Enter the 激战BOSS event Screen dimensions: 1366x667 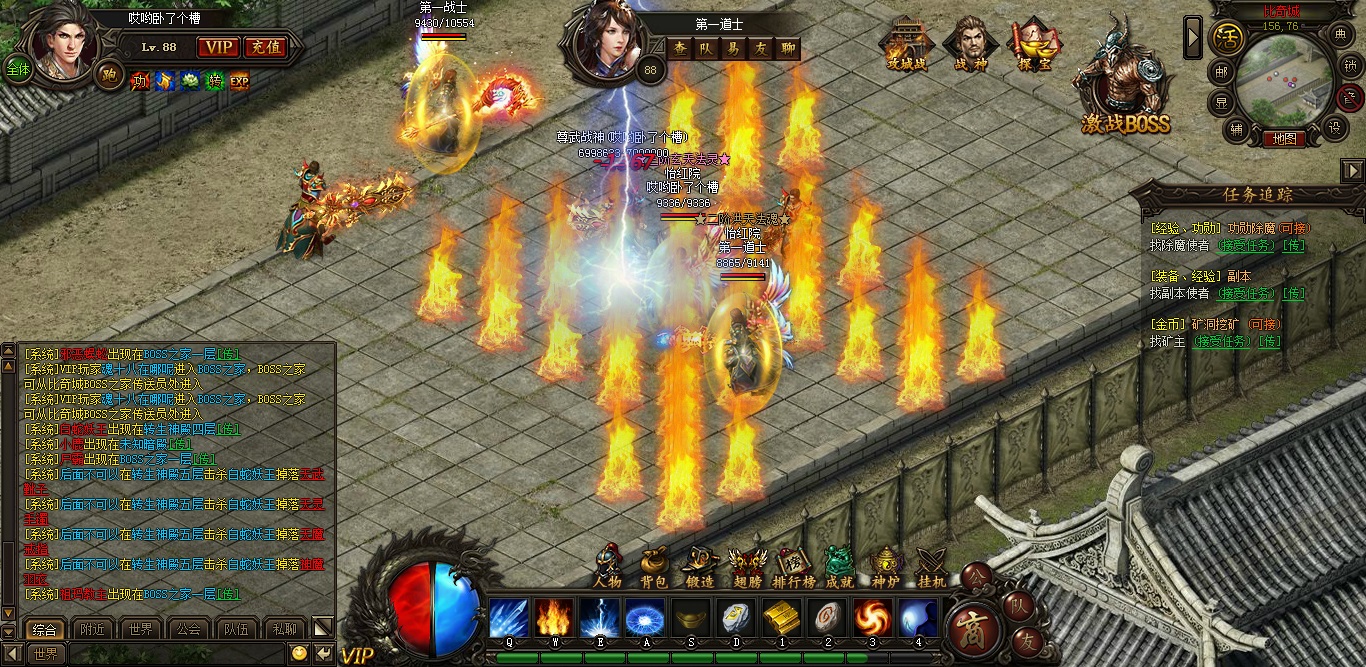pyautogui.click(x=1124, y=90)
